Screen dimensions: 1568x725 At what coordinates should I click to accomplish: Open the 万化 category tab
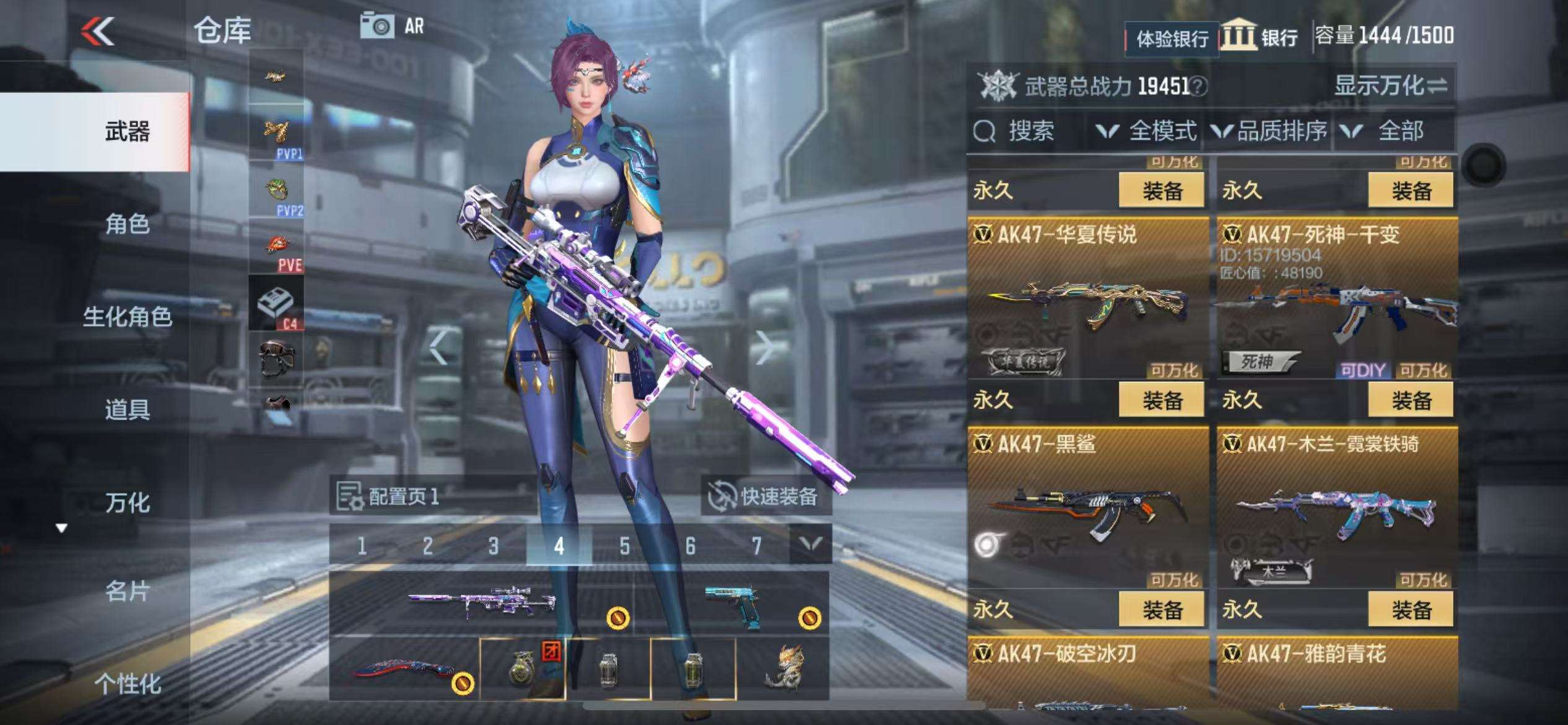point(127,503)
